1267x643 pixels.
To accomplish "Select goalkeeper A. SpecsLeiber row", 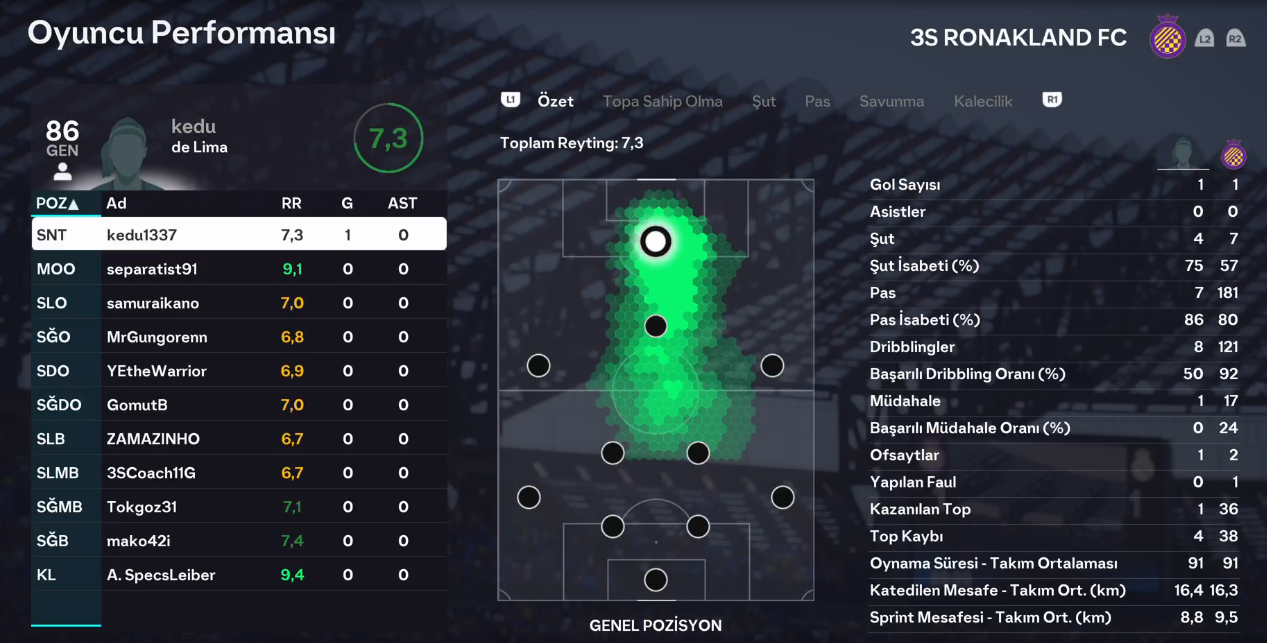I will pyautogui.click(x=239, y=575).
